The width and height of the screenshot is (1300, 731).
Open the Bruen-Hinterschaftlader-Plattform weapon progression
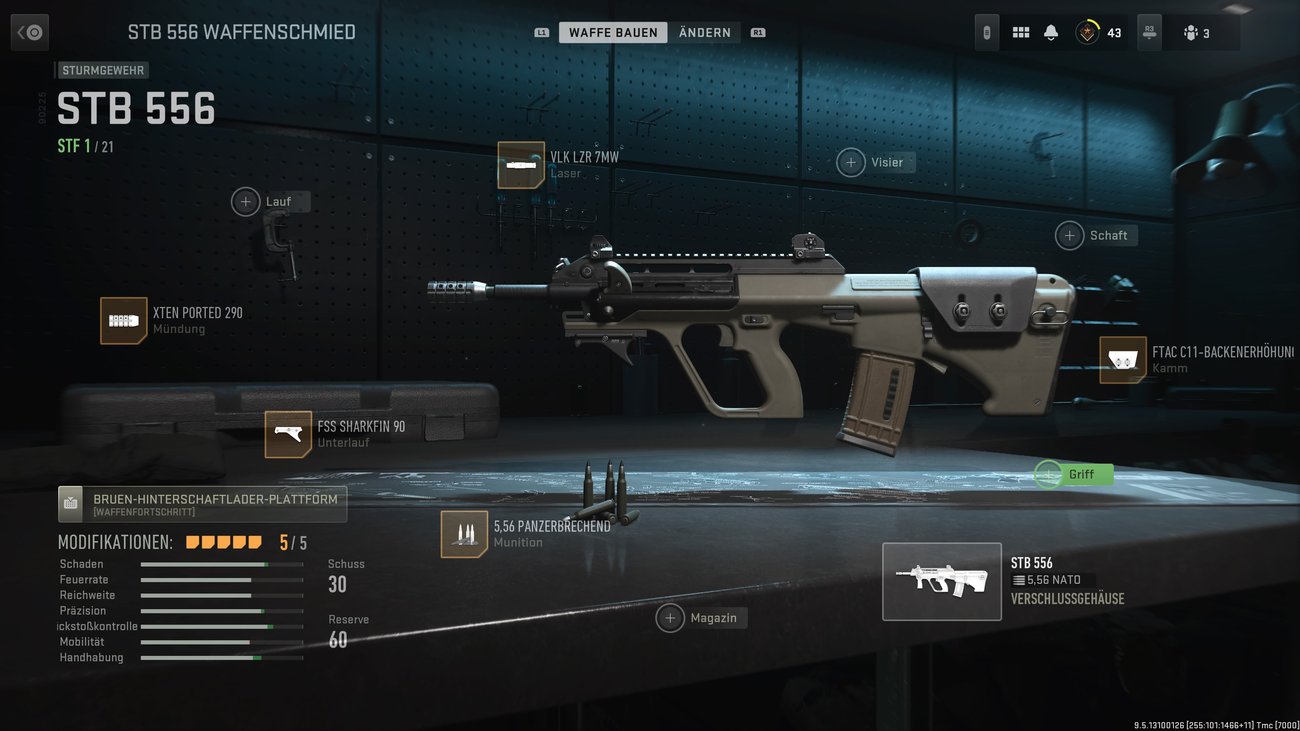tap(202, 503)
